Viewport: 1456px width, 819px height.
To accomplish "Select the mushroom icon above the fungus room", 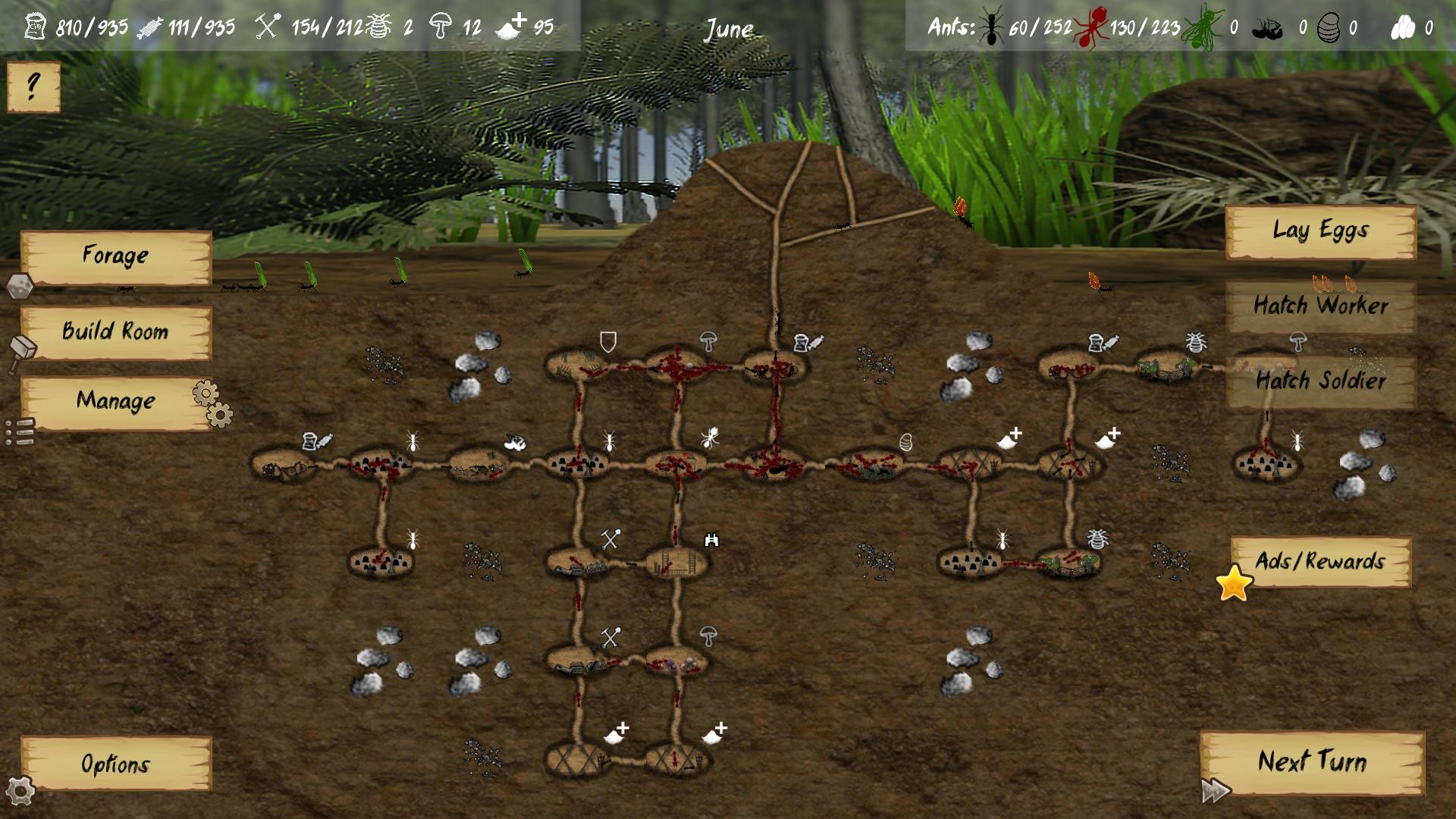I will pyautogui.click(x=708, y=339).
